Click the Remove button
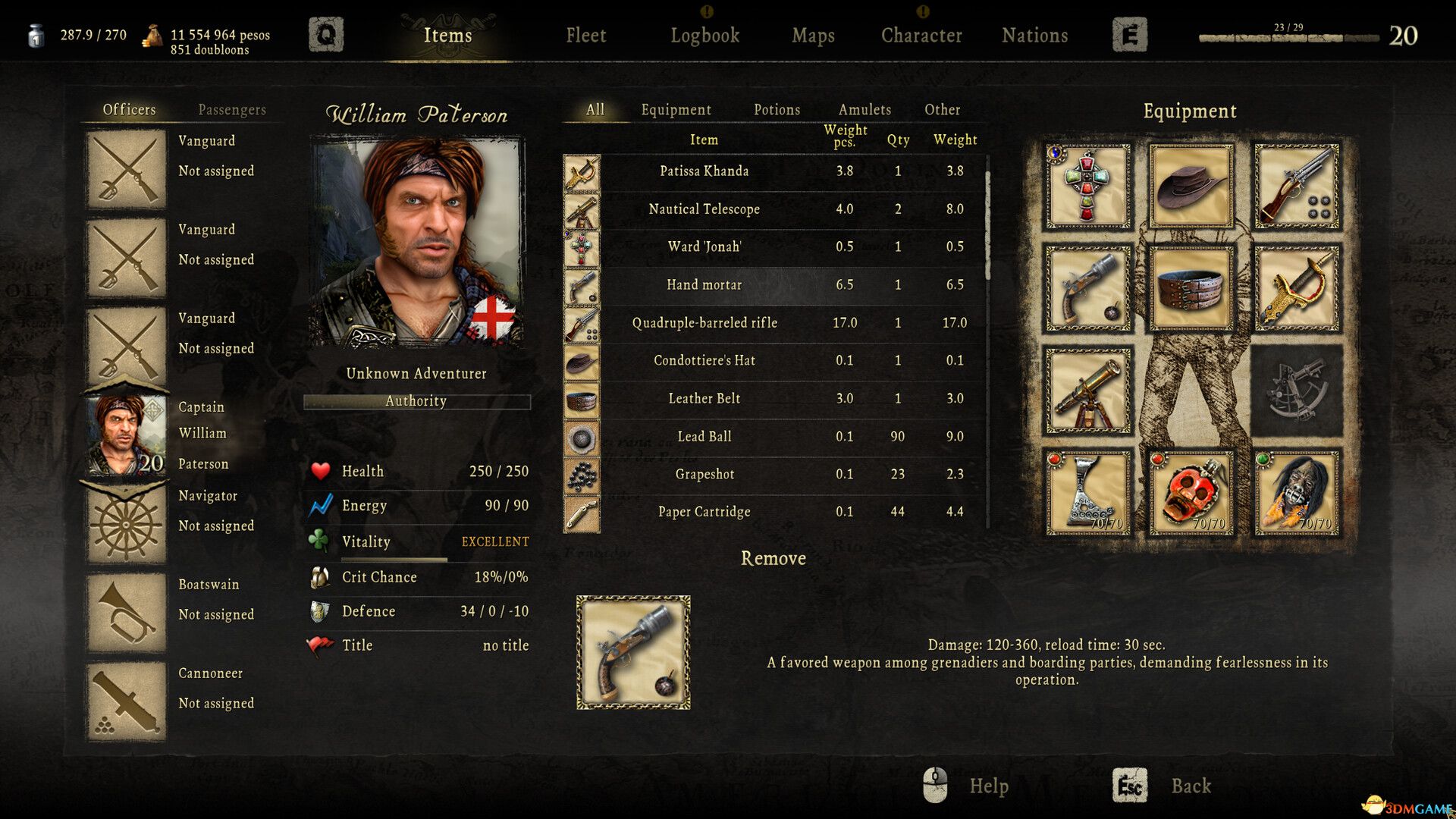1456x819 pixels. [773, 559]
